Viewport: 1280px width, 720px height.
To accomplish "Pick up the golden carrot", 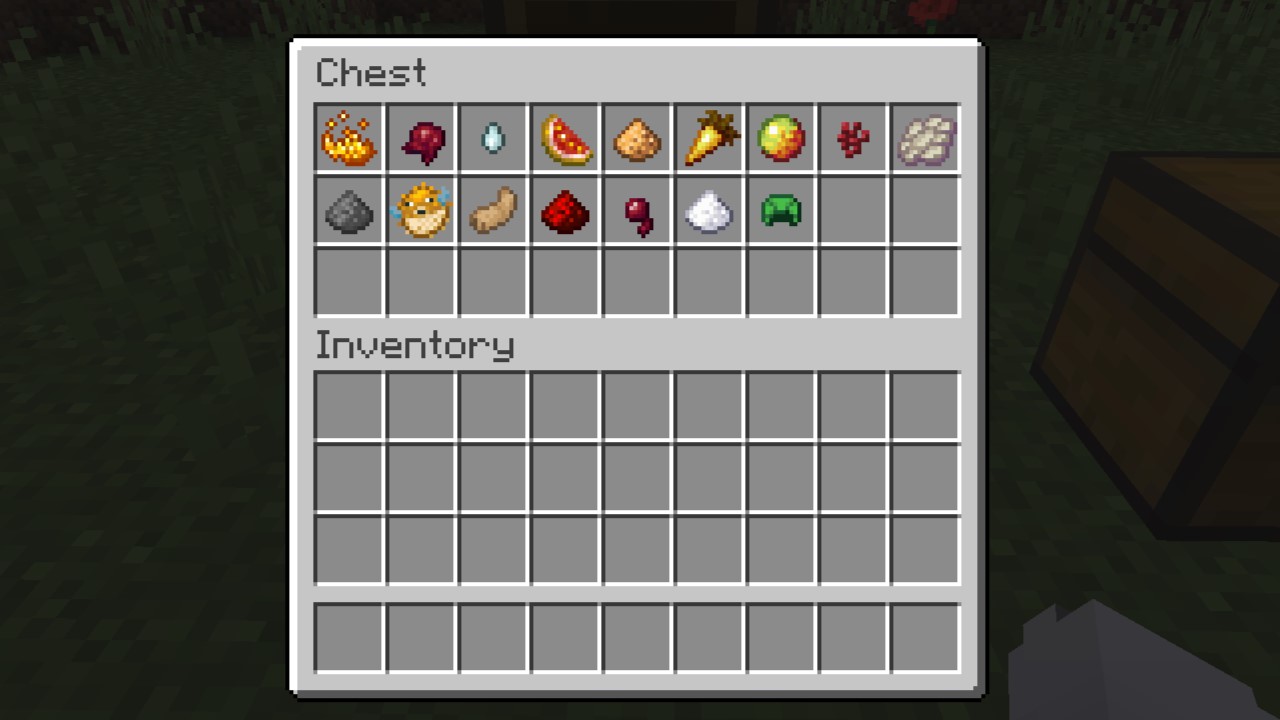I will point(708,139).
